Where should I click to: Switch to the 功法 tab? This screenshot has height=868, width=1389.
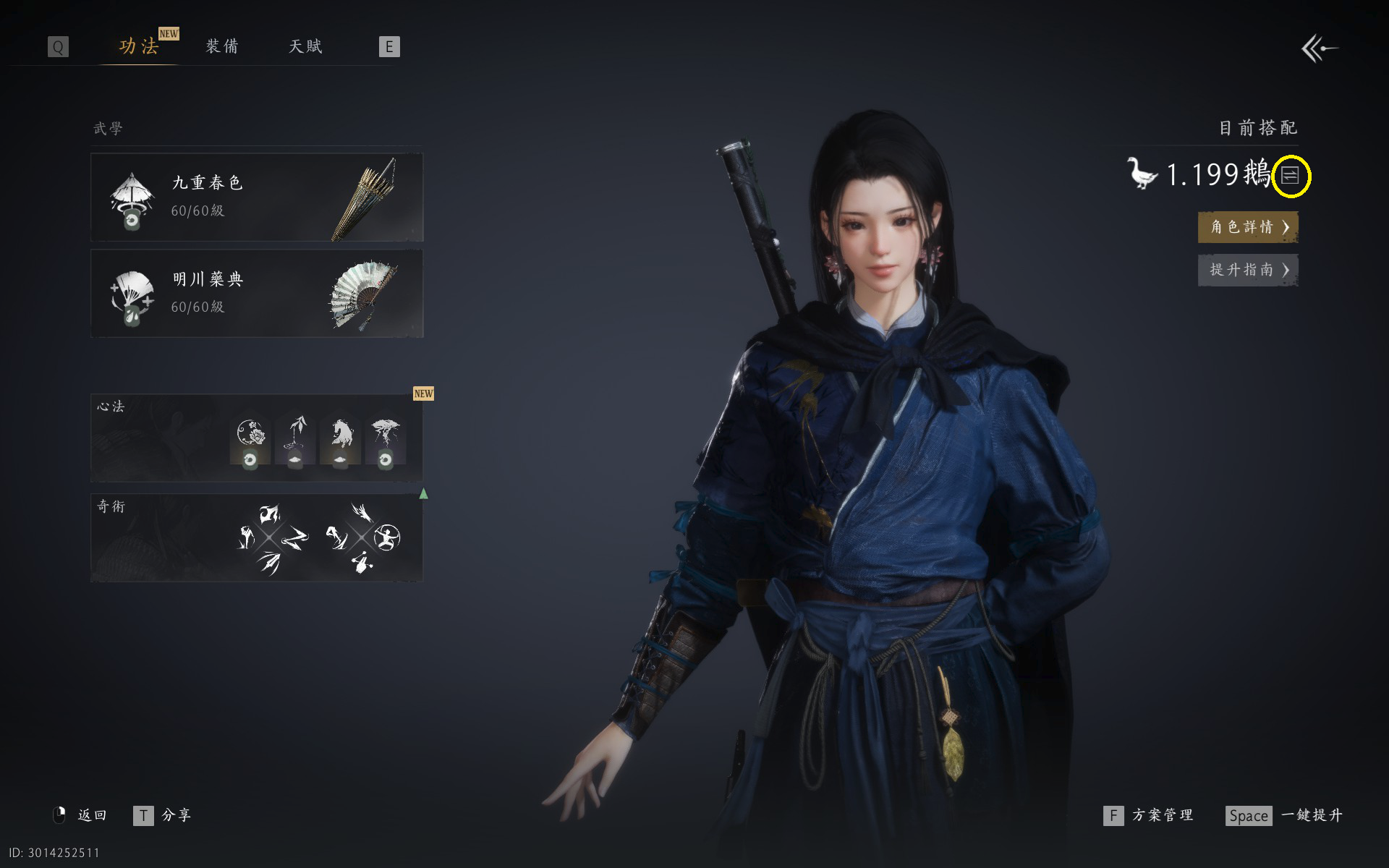(x=139, y=47)
